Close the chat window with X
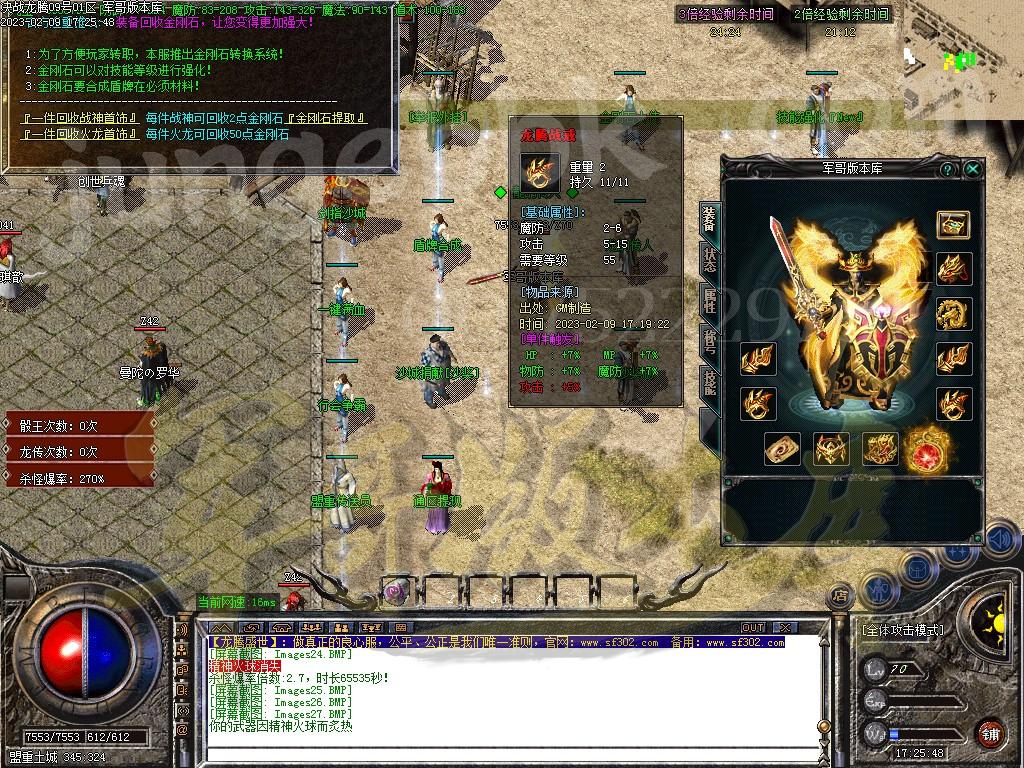This screenshot has width=1024, height=768. tap(785, 627)
